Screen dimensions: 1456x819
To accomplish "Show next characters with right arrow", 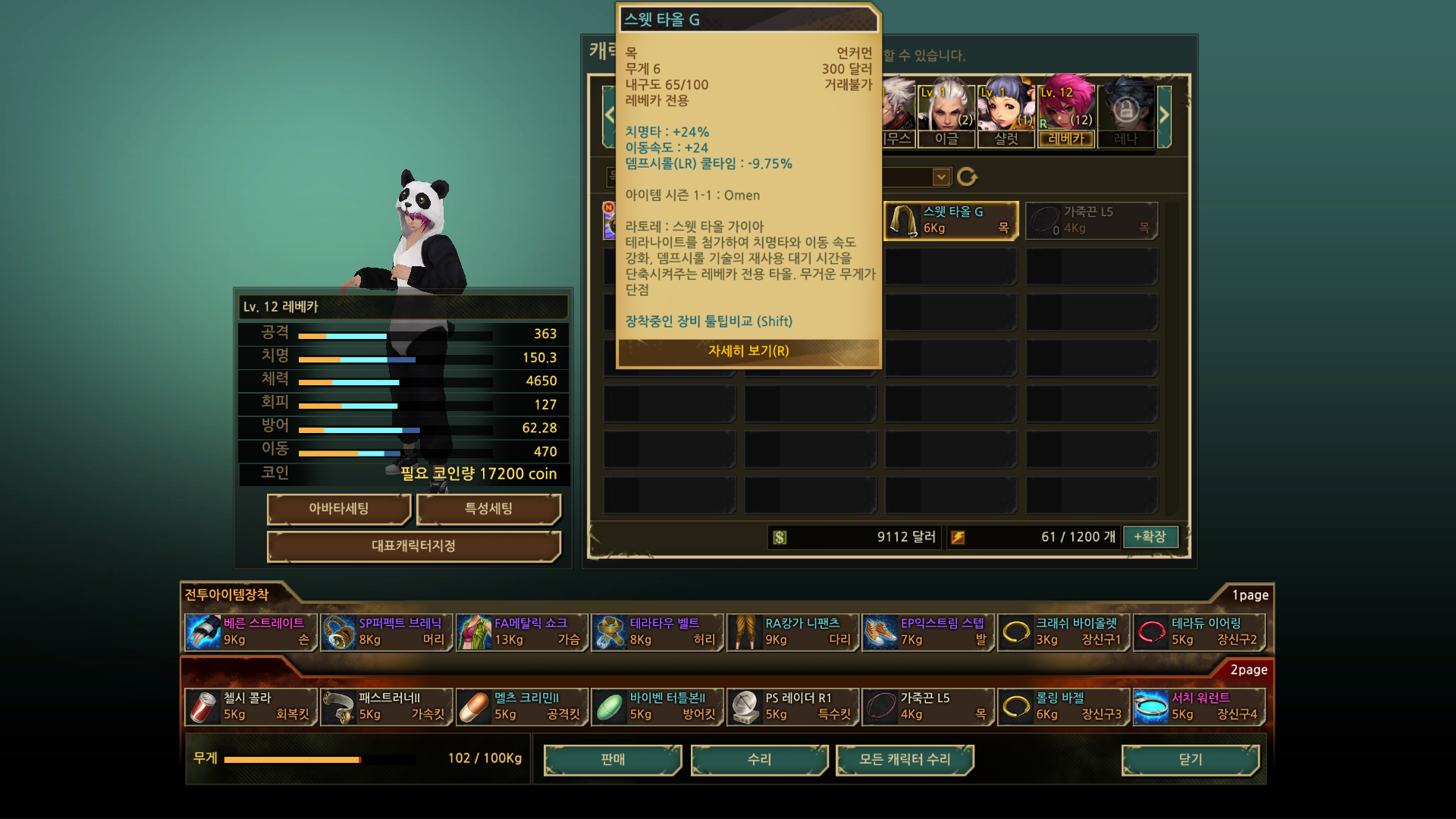I will pos(1164,115).
